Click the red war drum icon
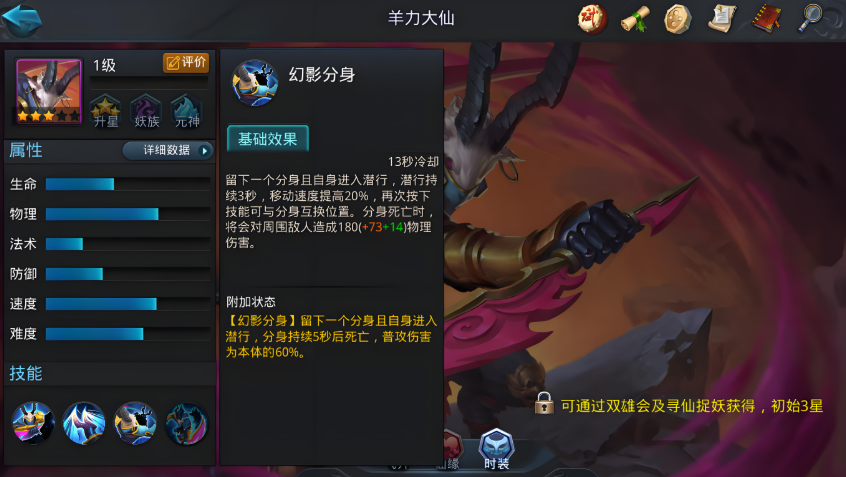Image resolution: width=846 pixels, height=477 pixels. [592, 18]
